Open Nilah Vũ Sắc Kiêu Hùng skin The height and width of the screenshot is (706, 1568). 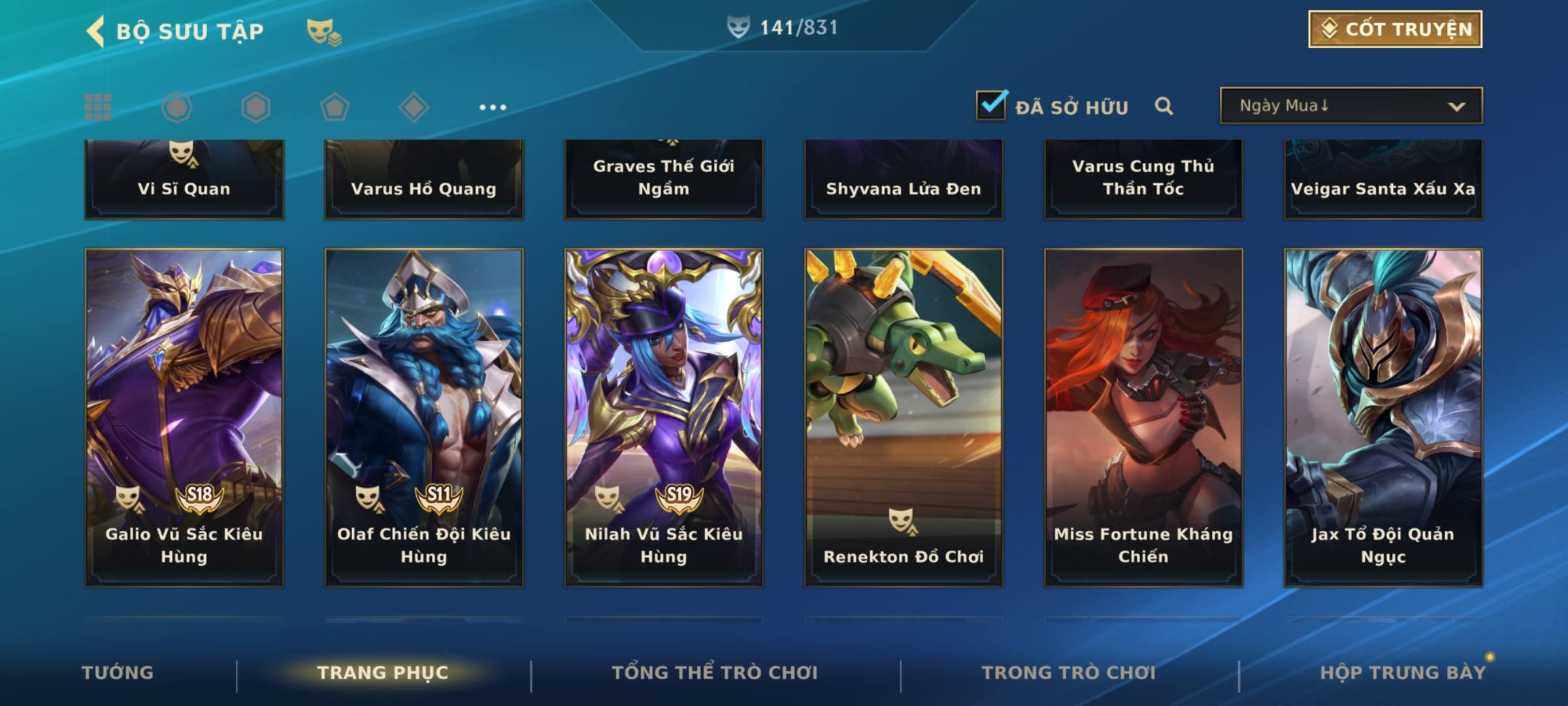pyautogui.click(x=664, y=416)
